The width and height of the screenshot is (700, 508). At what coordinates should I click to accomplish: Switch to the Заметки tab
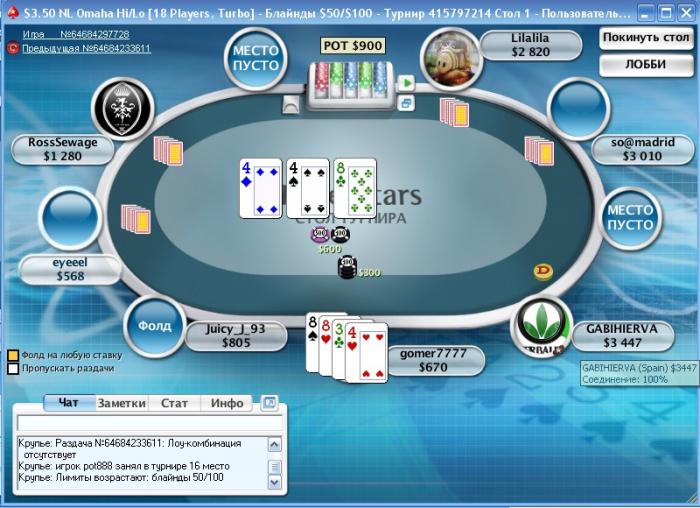(122, 403)
